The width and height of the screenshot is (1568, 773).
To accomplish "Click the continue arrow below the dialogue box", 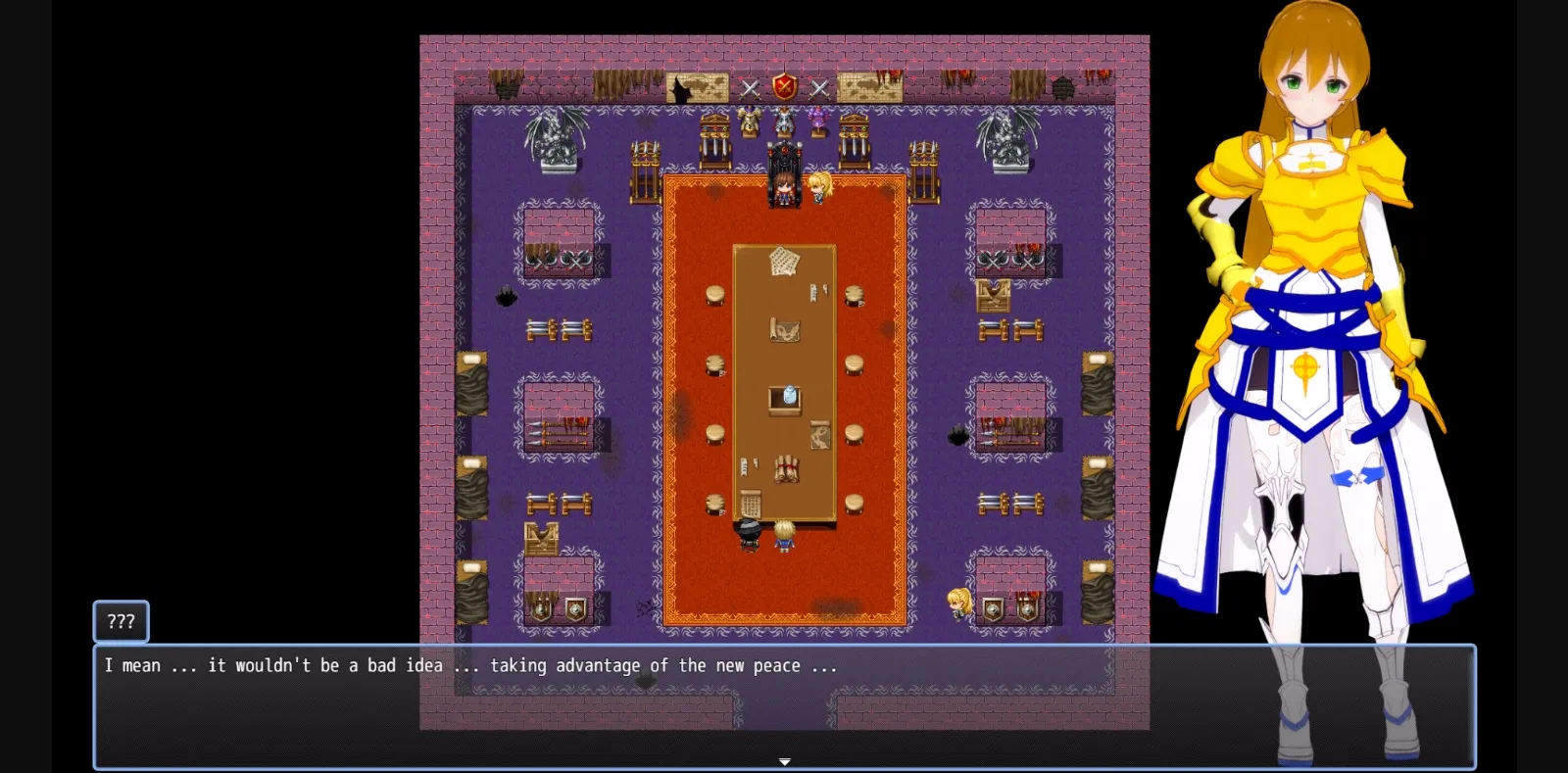I will point(785,760).
